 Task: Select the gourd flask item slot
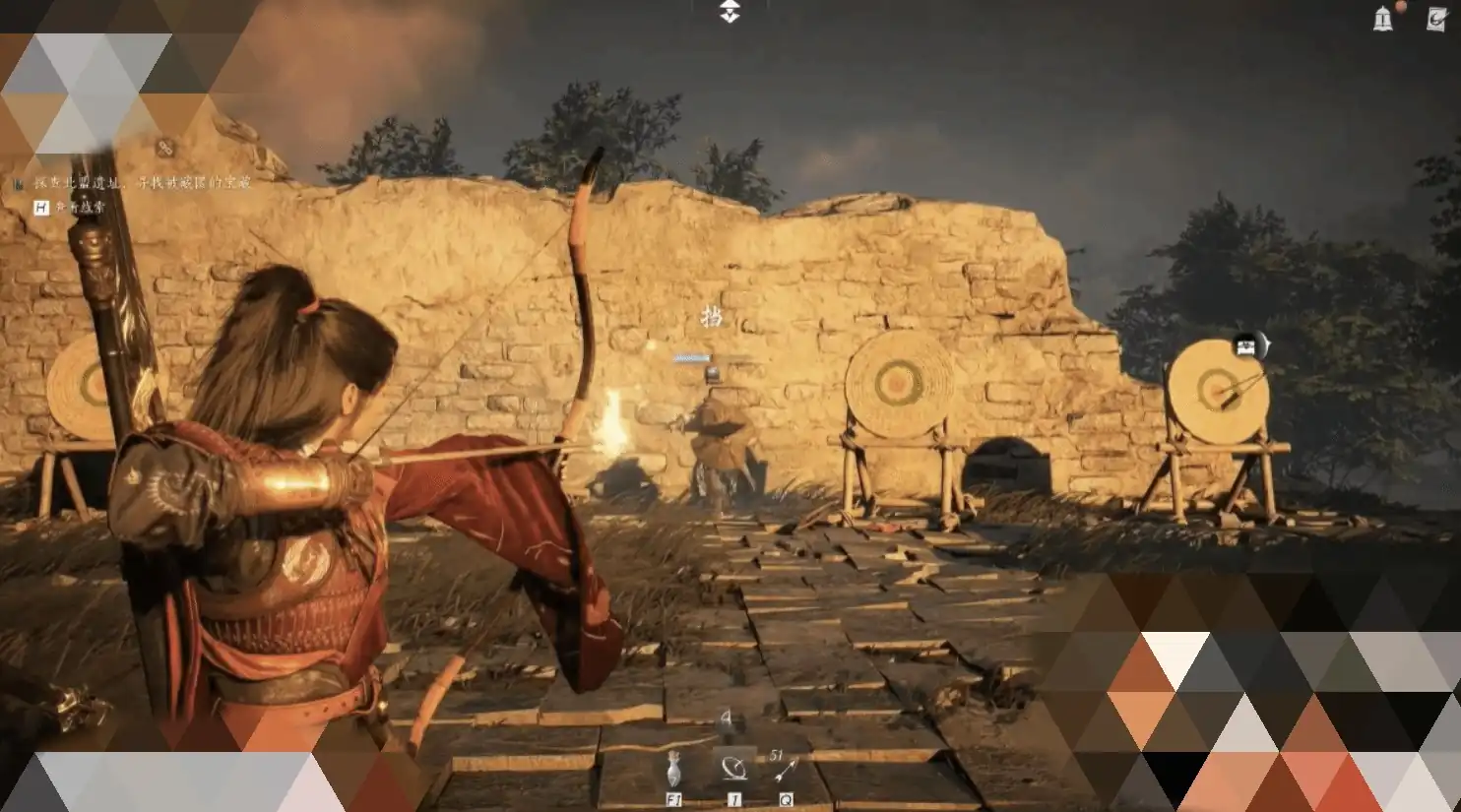[673, 770]
